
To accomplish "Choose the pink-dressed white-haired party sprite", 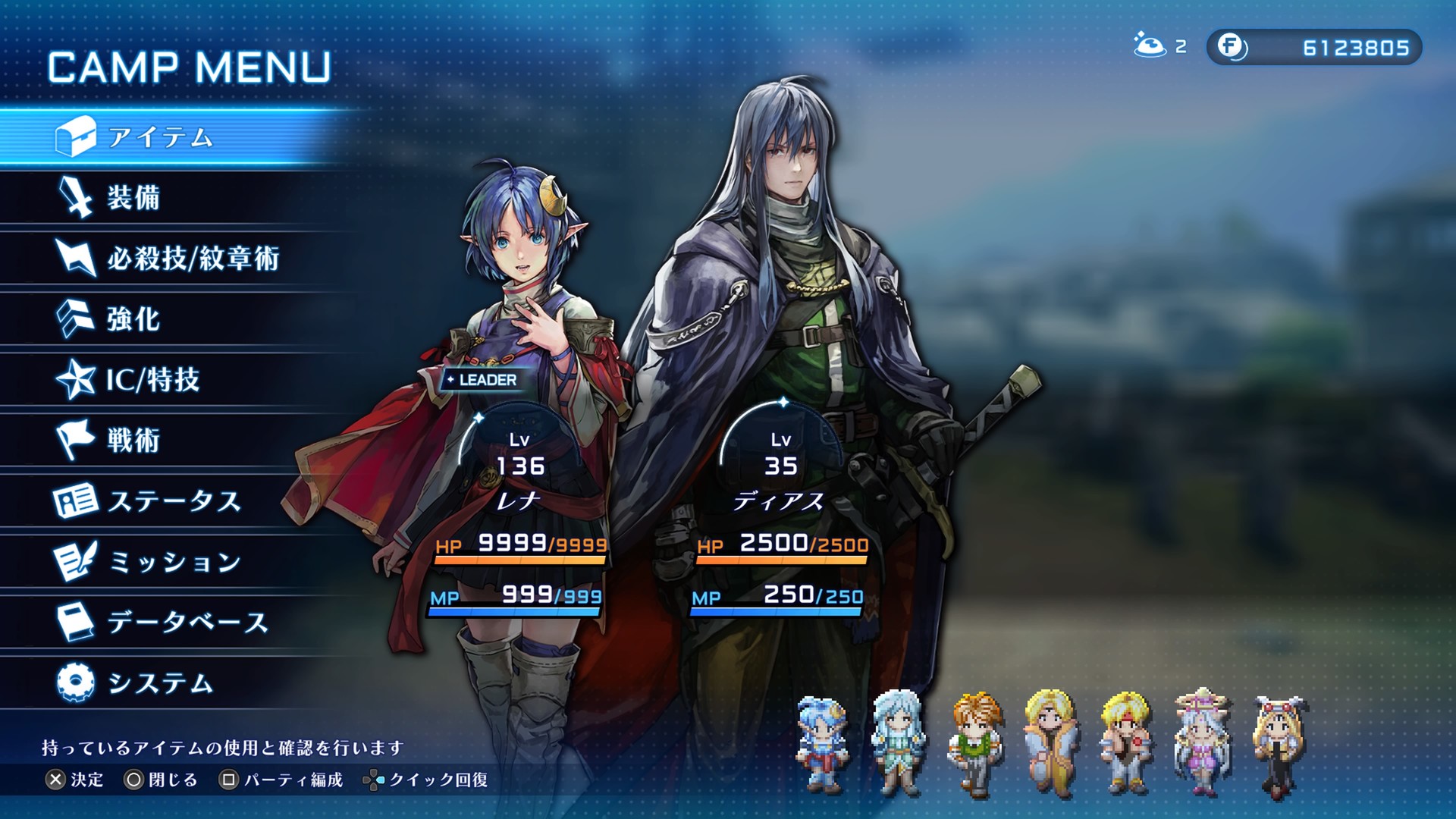I will 1202,742.
